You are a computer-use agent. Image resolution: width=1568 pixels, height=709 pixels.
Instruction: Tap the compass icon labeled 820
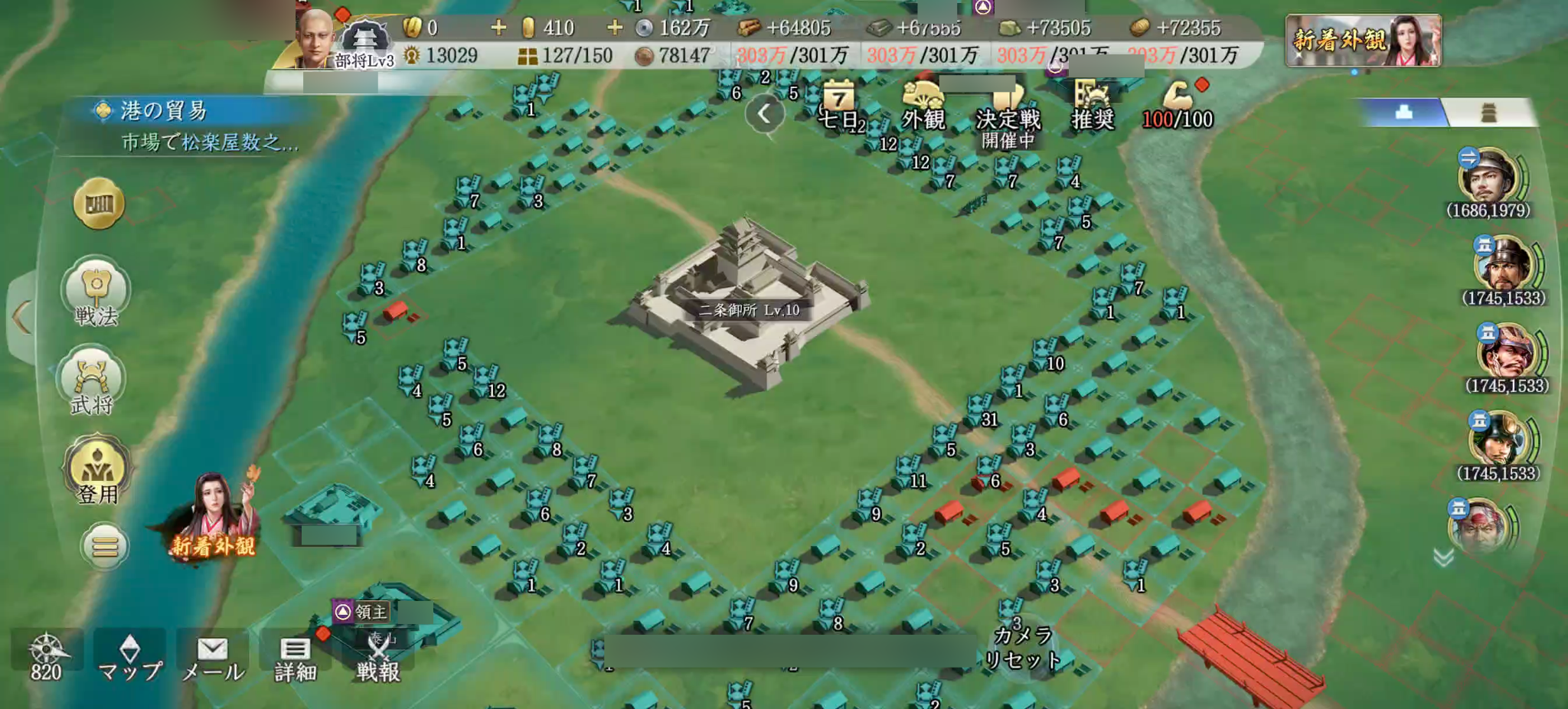coord(46,656)
